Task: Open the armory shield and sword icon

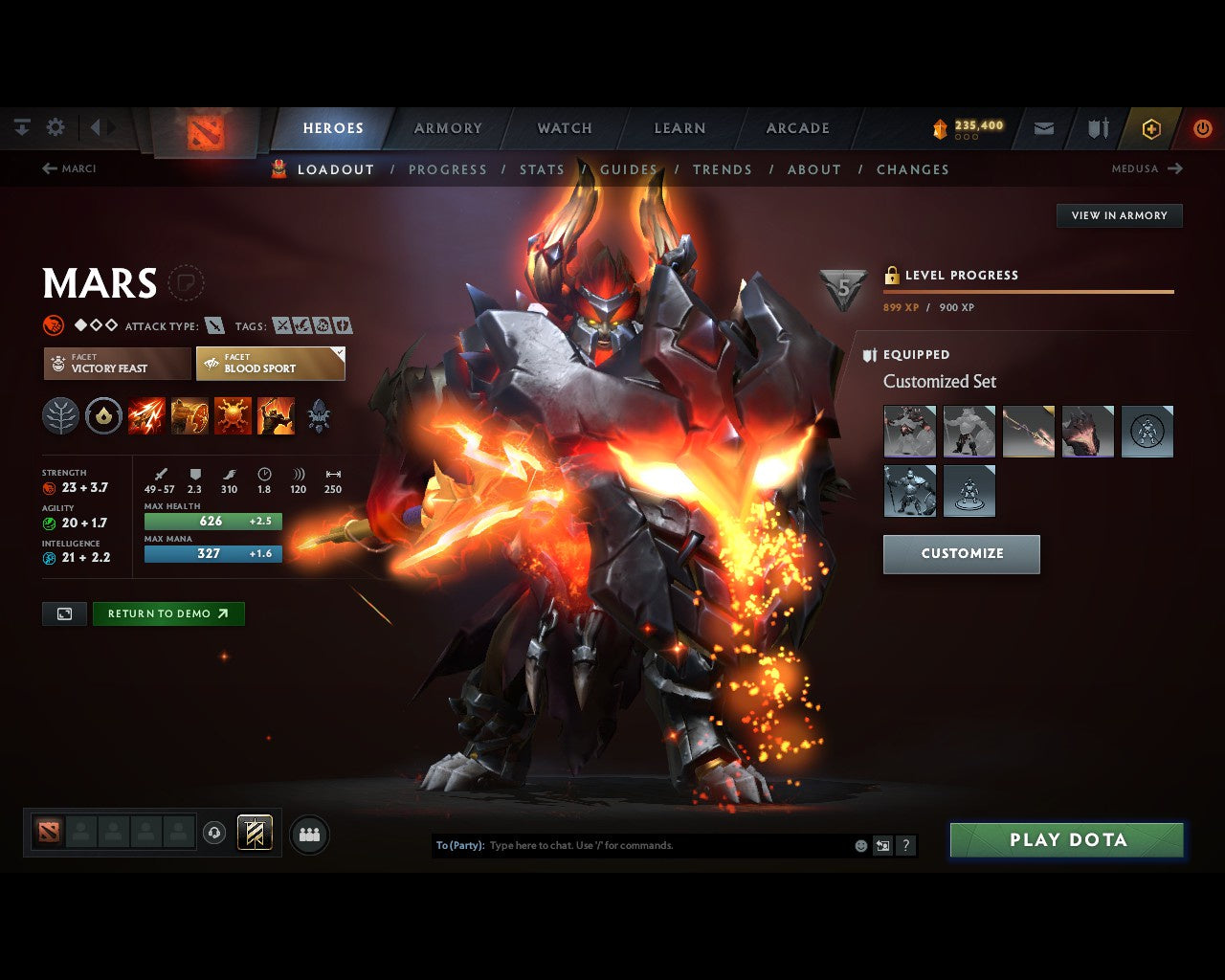Action: pyautogui.click(x=1097, y=127)
